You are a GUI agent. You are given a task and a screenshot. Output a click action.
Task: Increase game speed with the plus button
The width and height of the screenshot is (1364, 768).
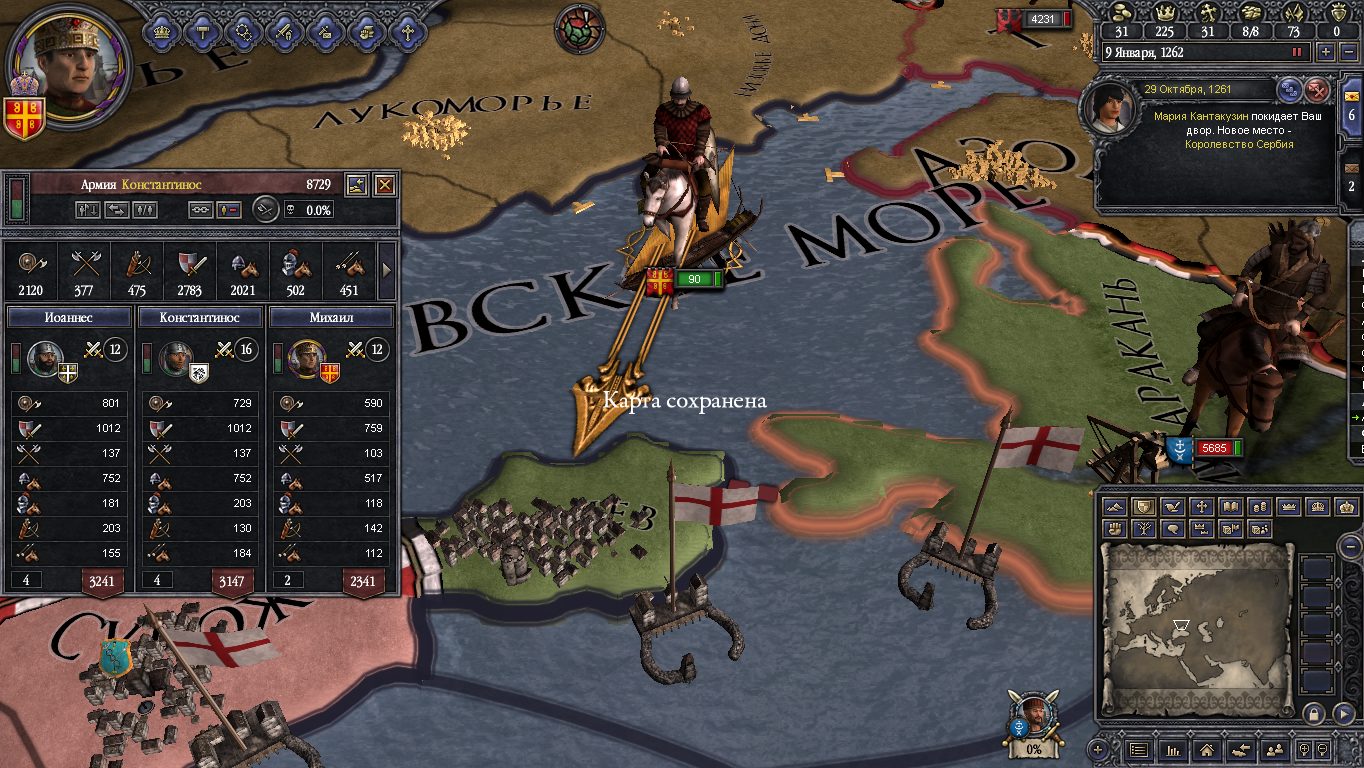coord(1326,52)
